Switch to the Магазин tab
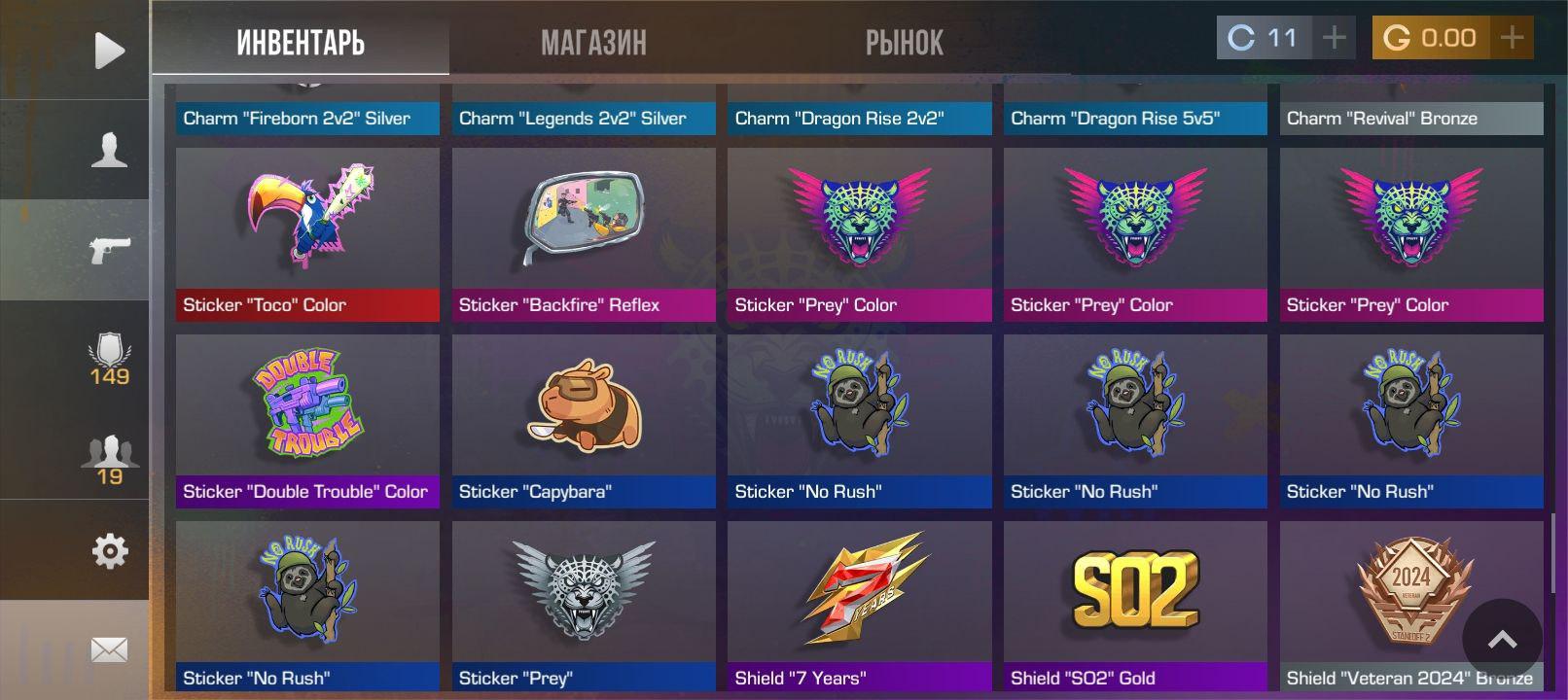Image resolution: width=1568 pixels, height=700 pixels. pos(593,43)
